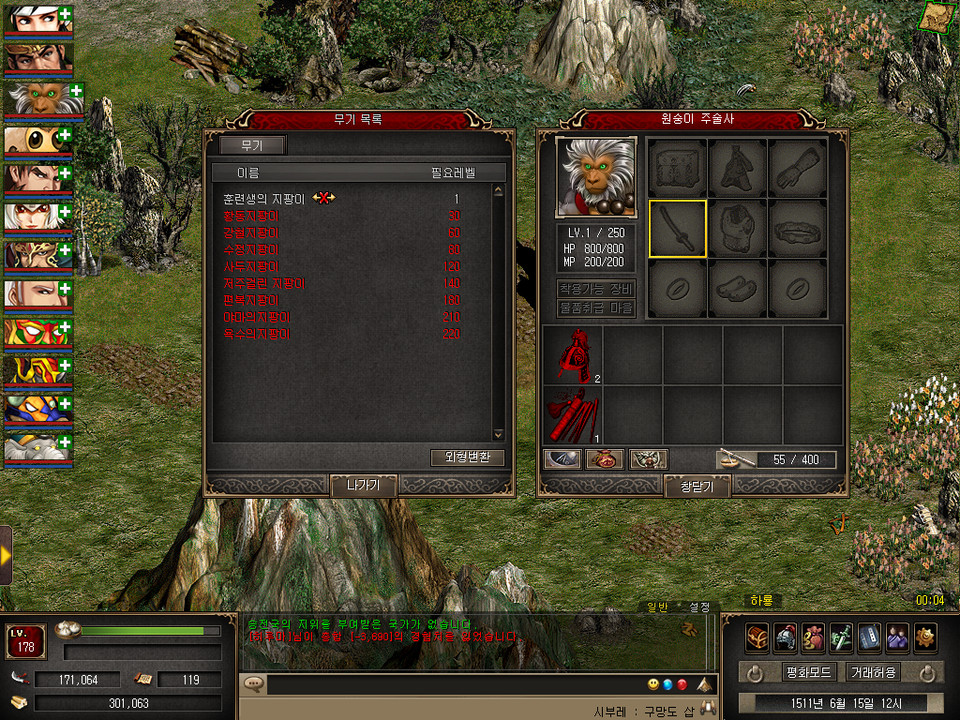Close the inventory with 창닫기
This screenshot has width=960, height=720.
point(697,485)
